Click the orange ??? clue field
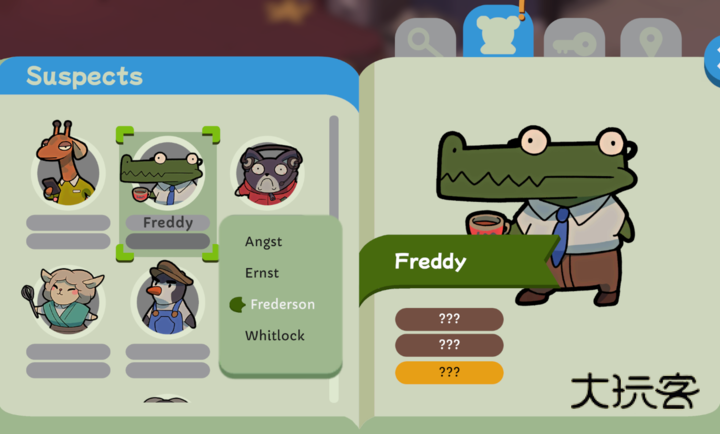The width and height of the screenshot is (720, 434). [449, 372]
